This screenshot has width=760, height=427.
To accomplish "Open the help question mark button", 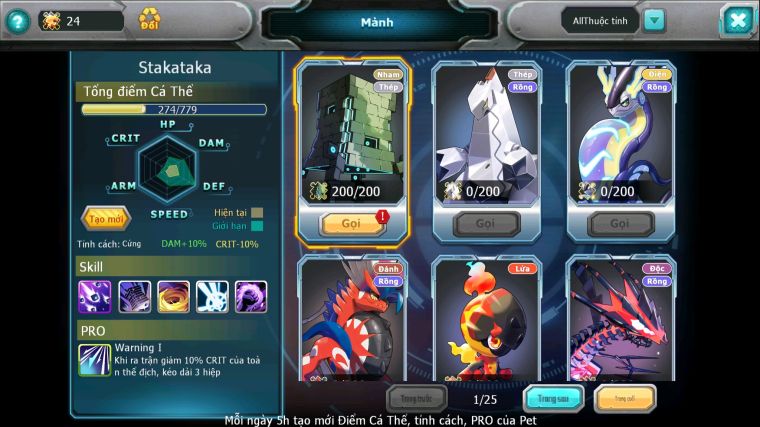I will (x=17, y=21).
